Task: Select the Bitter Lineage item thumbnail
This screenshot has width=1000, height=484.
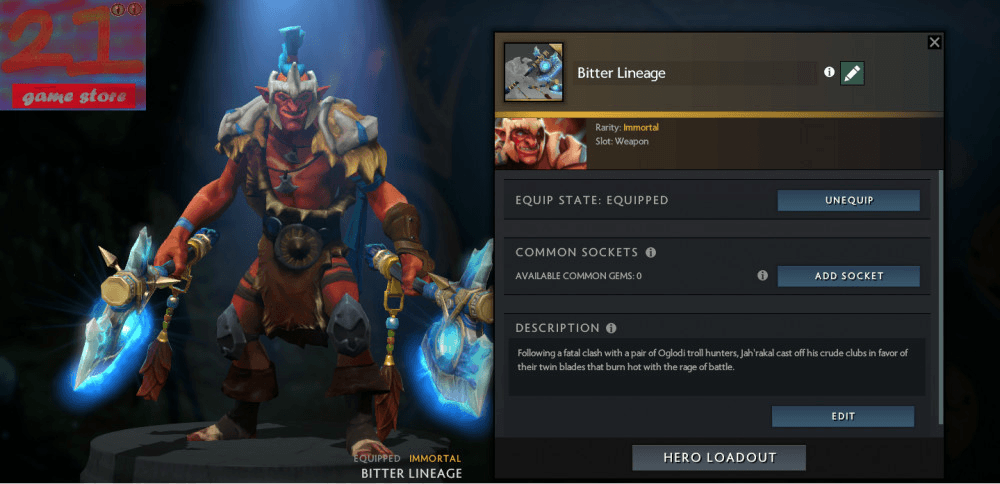Action: coord(533,72)
